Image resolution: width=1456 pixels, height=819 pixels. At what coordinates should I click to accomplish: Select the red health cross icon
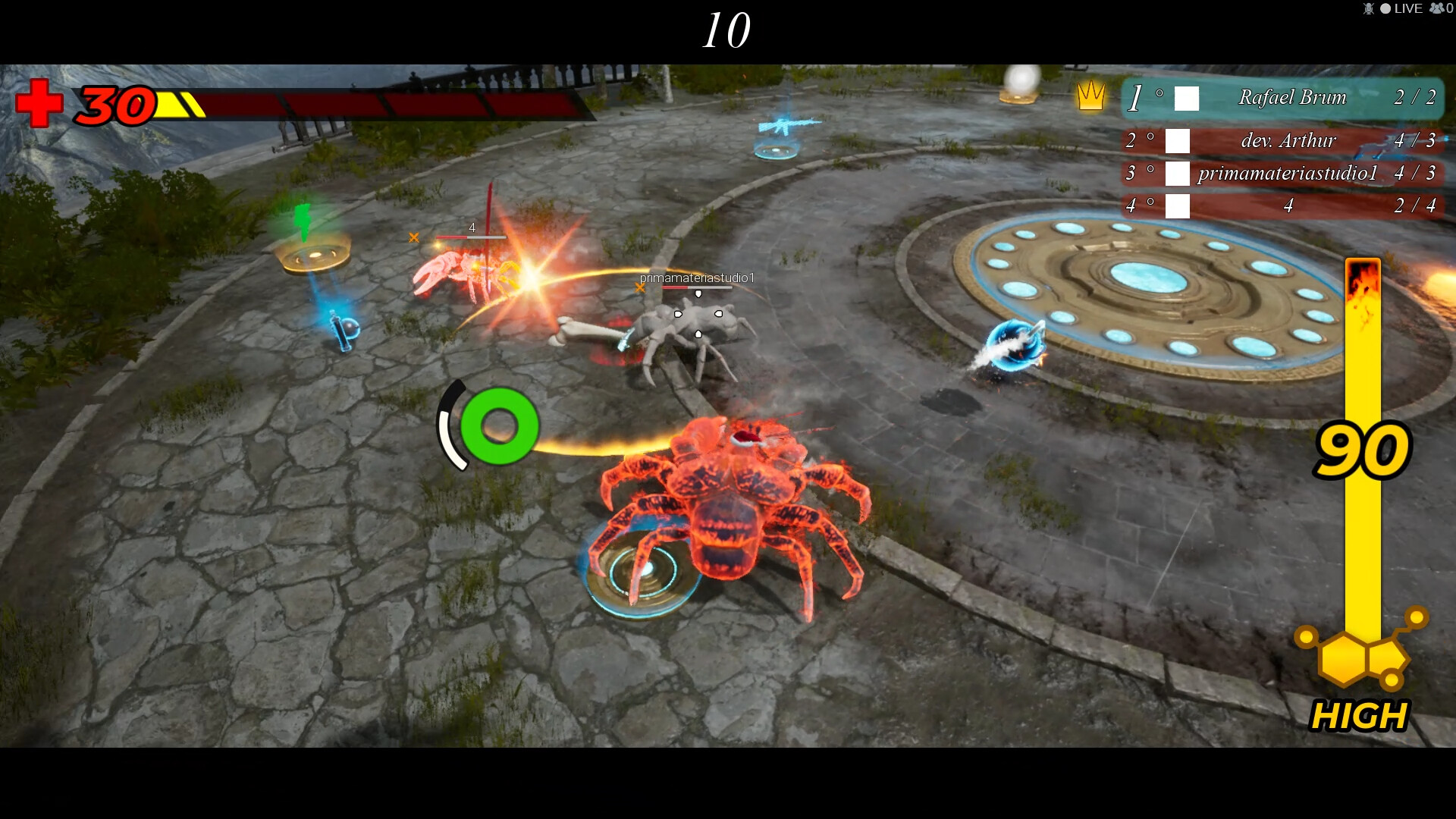pyautogui.click(x=39, y=104)
